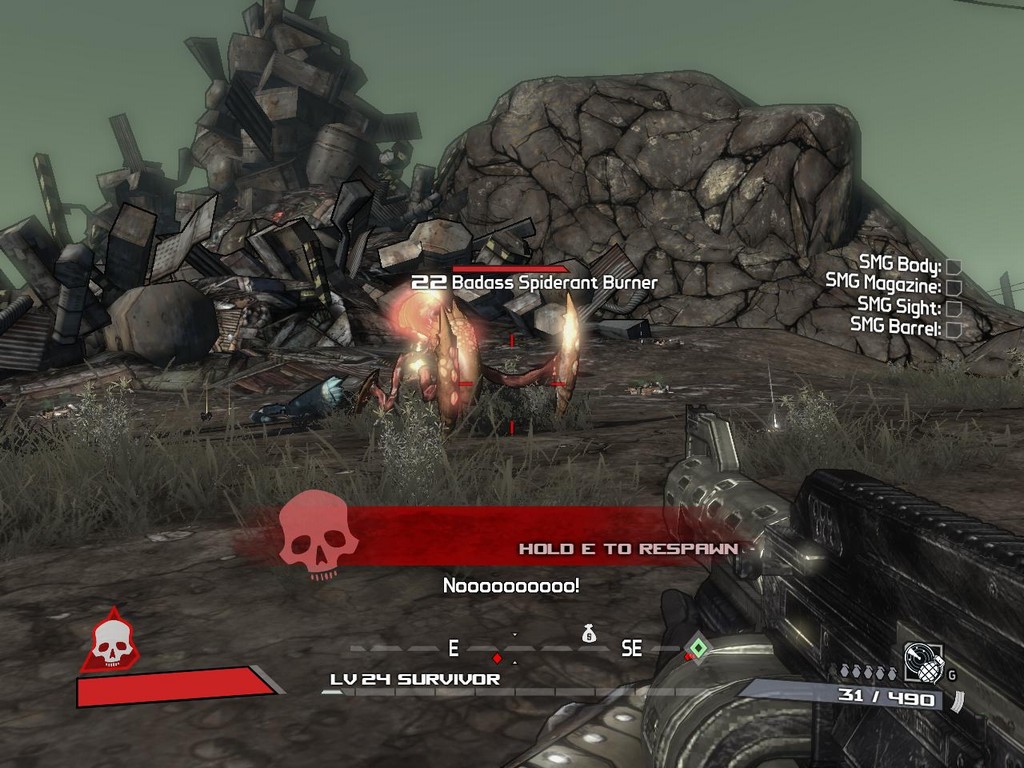Screen dimensions: 1024x768
Task: Select the money bag marker on the compass
Action: (x=589, y=632)
